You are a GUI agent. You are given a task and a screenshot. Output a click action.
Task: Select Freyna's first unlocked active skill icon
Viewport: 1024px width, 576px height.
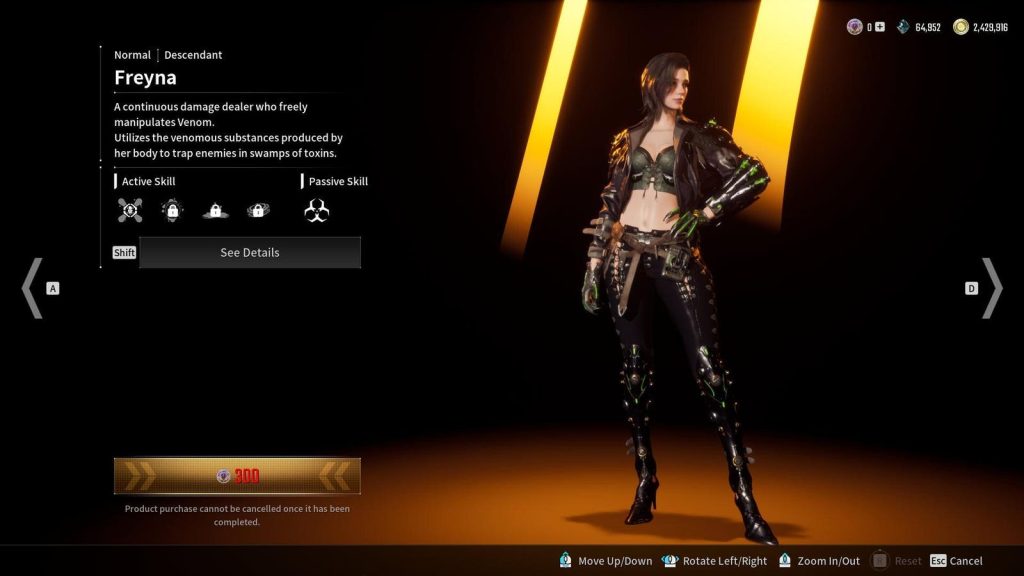(130, 210)
